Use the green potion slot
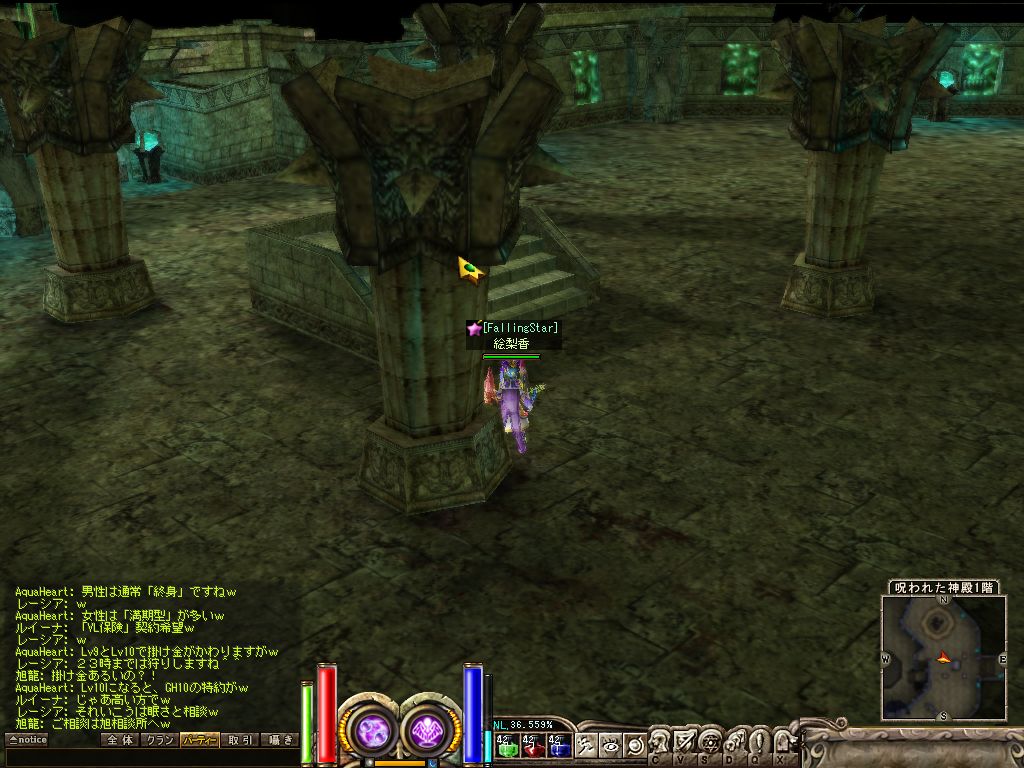1024x768 pixels. tap(507, 744)
